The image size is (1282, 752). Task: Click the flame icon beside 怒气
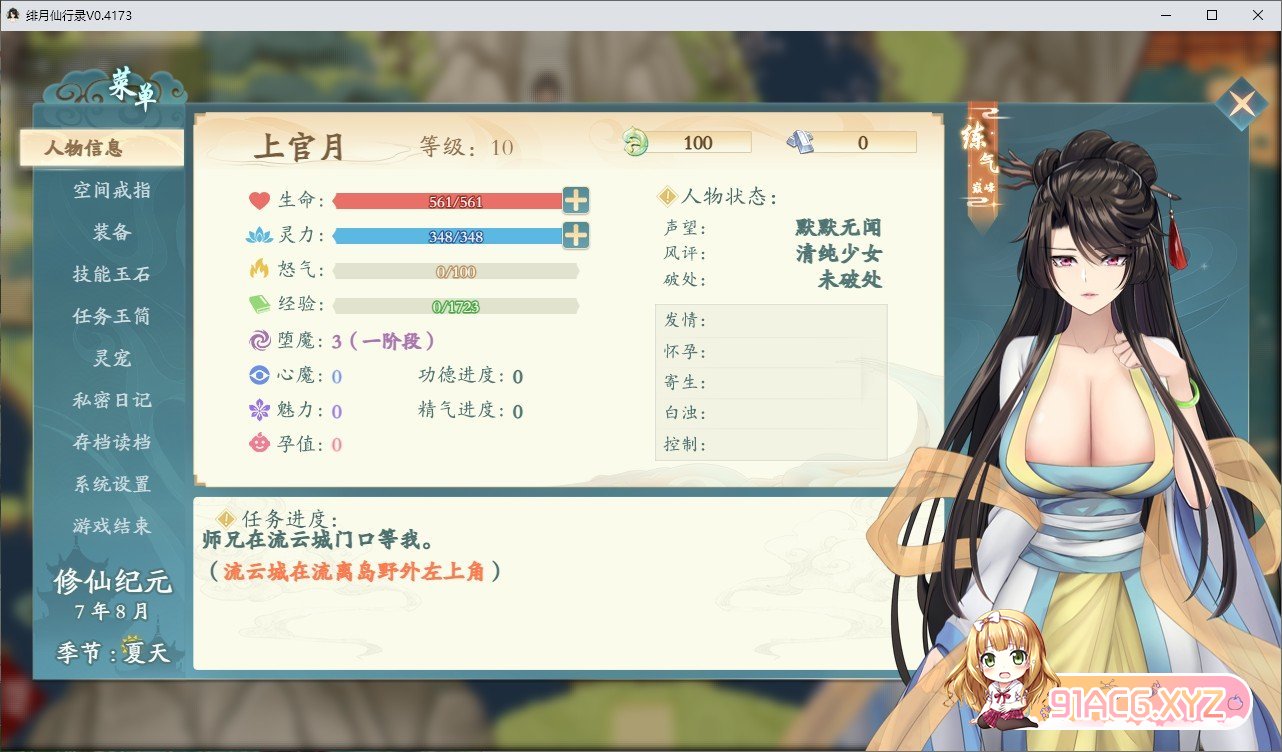pyautogui.click(x=257, y=270)
